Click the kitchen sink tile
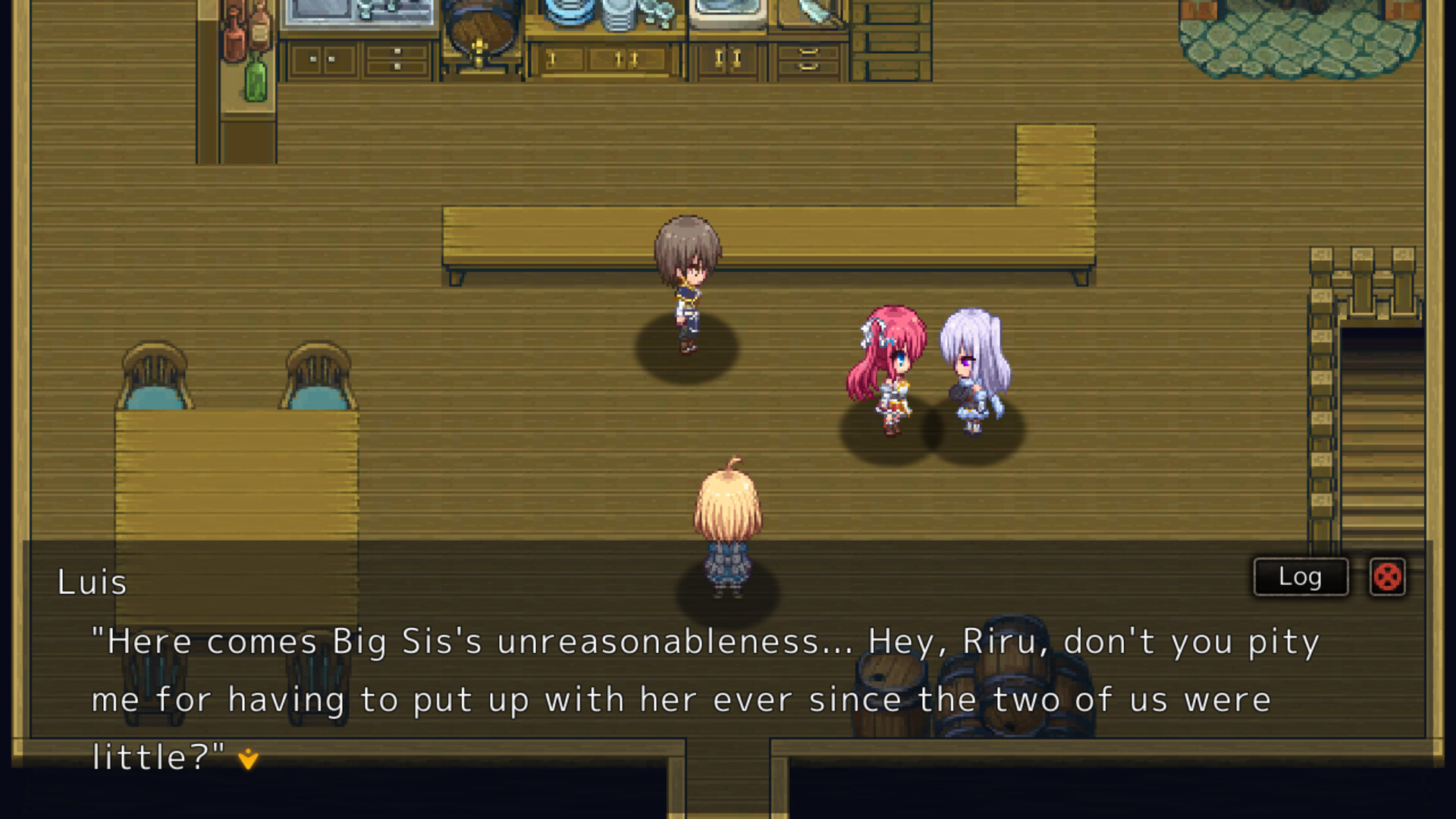Viewport: 1456px width, 819px height. tap(728, 11)
